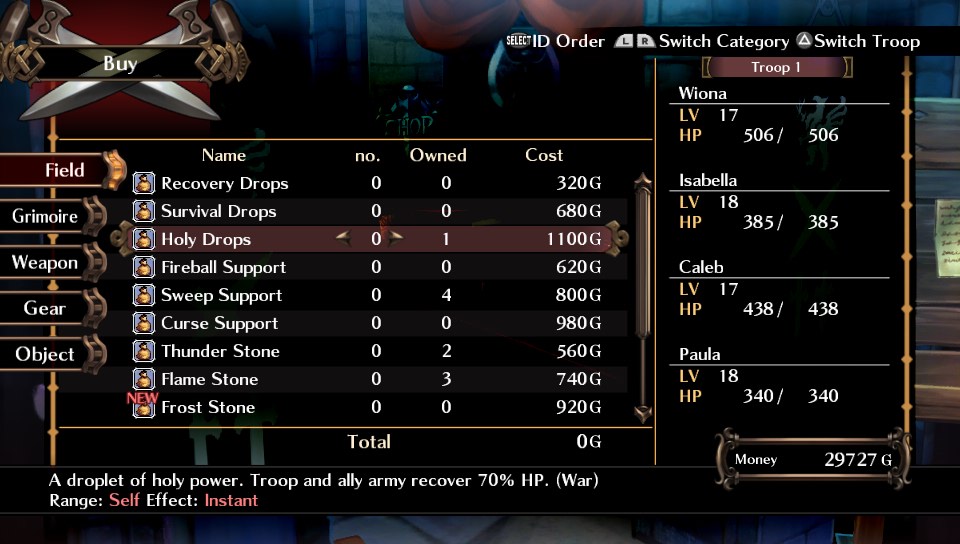Viewport: 960px width, 544px height.
Task: Select Recovery Drops in the item list
Action: (224, 183)
